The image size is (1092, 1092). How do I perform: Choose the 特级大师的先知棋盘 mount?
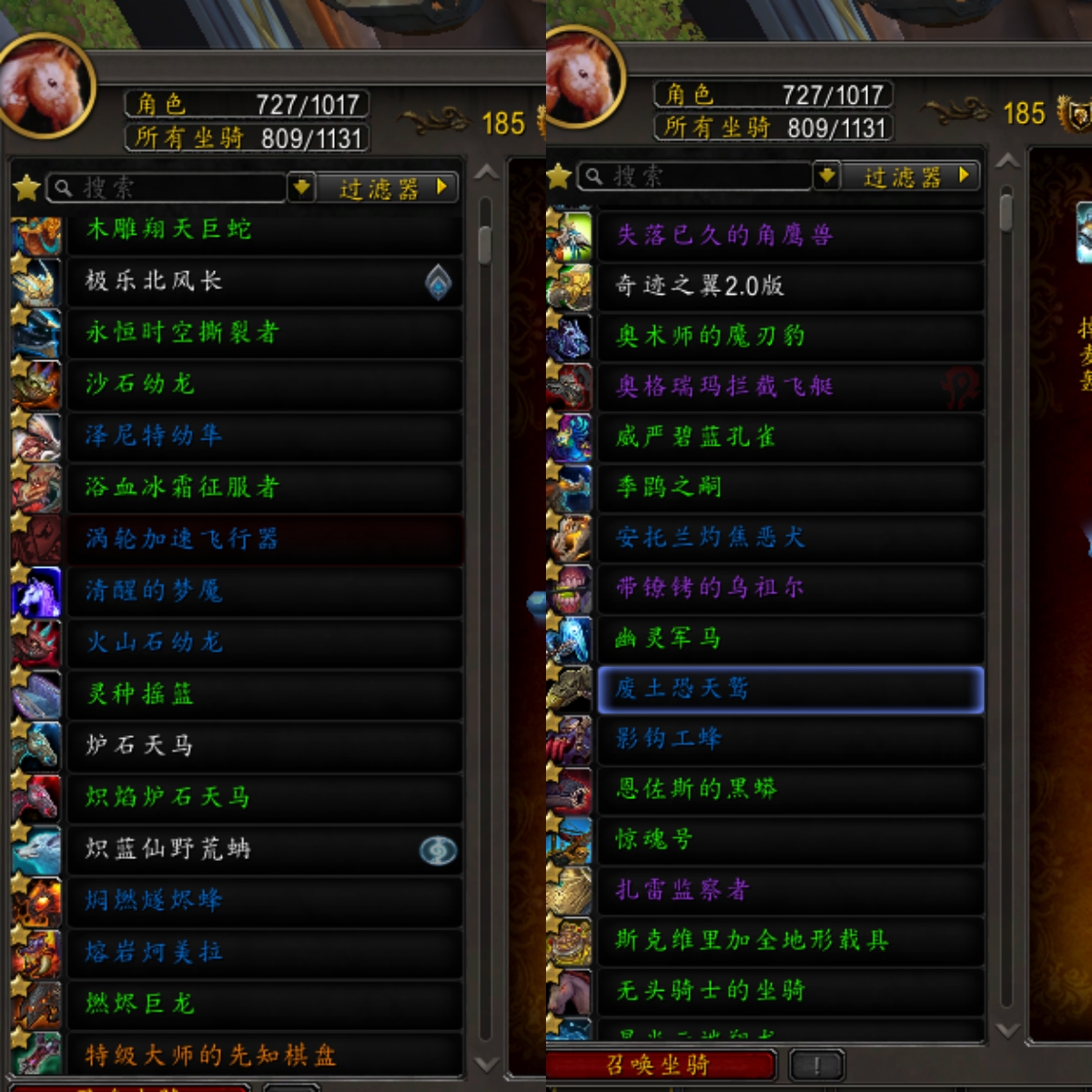point(264,1056)
